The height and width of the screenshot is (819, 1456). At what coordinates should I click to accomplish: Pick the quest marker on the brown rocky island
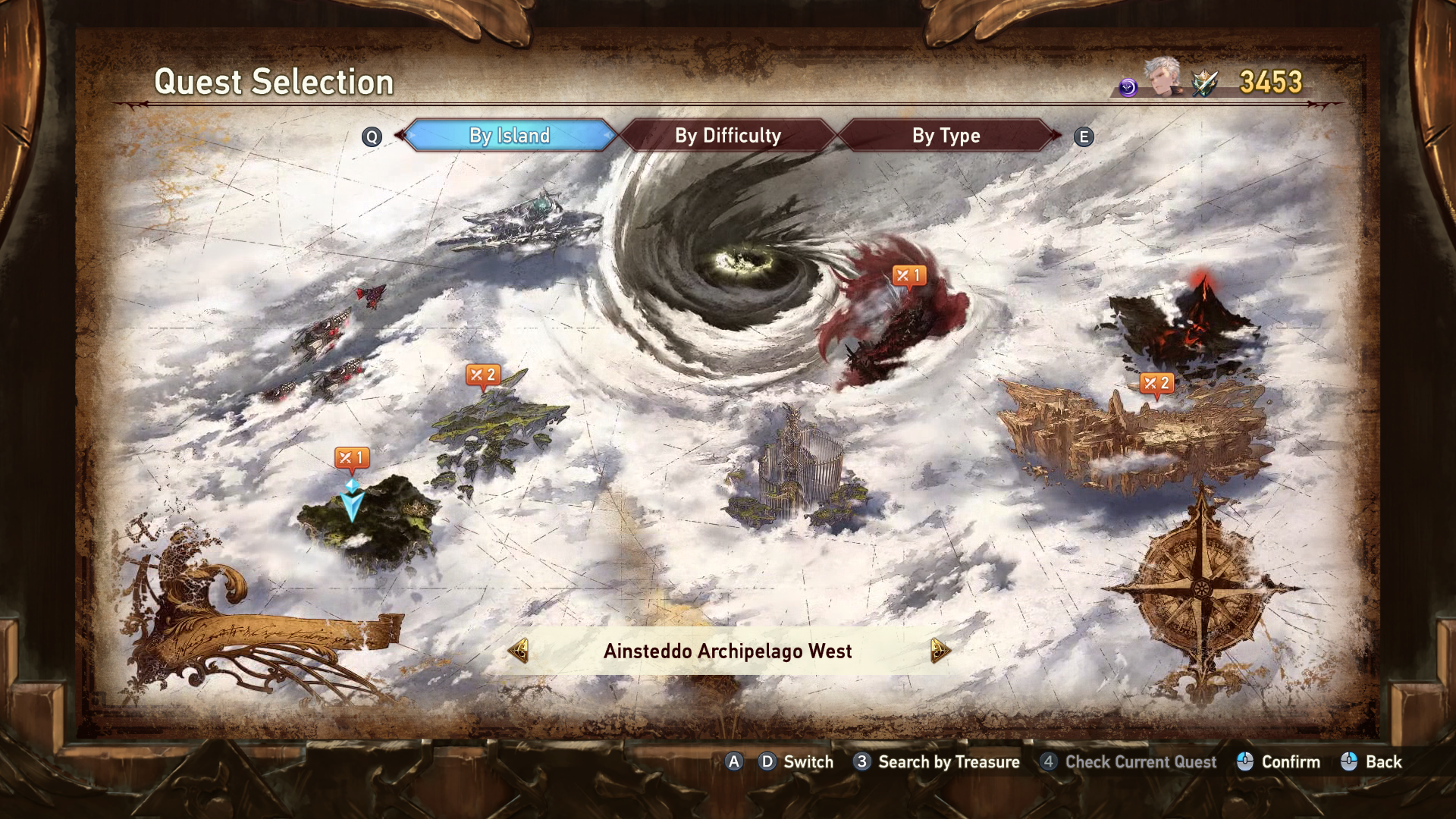point(1156,384)
